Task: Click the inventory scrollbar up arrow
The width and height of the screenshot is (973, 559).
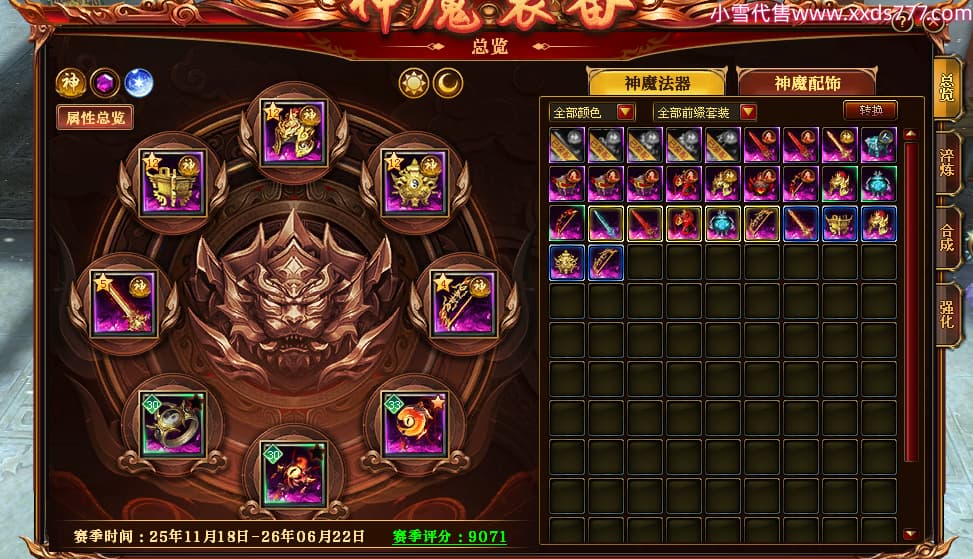Action: coord(910,133)
